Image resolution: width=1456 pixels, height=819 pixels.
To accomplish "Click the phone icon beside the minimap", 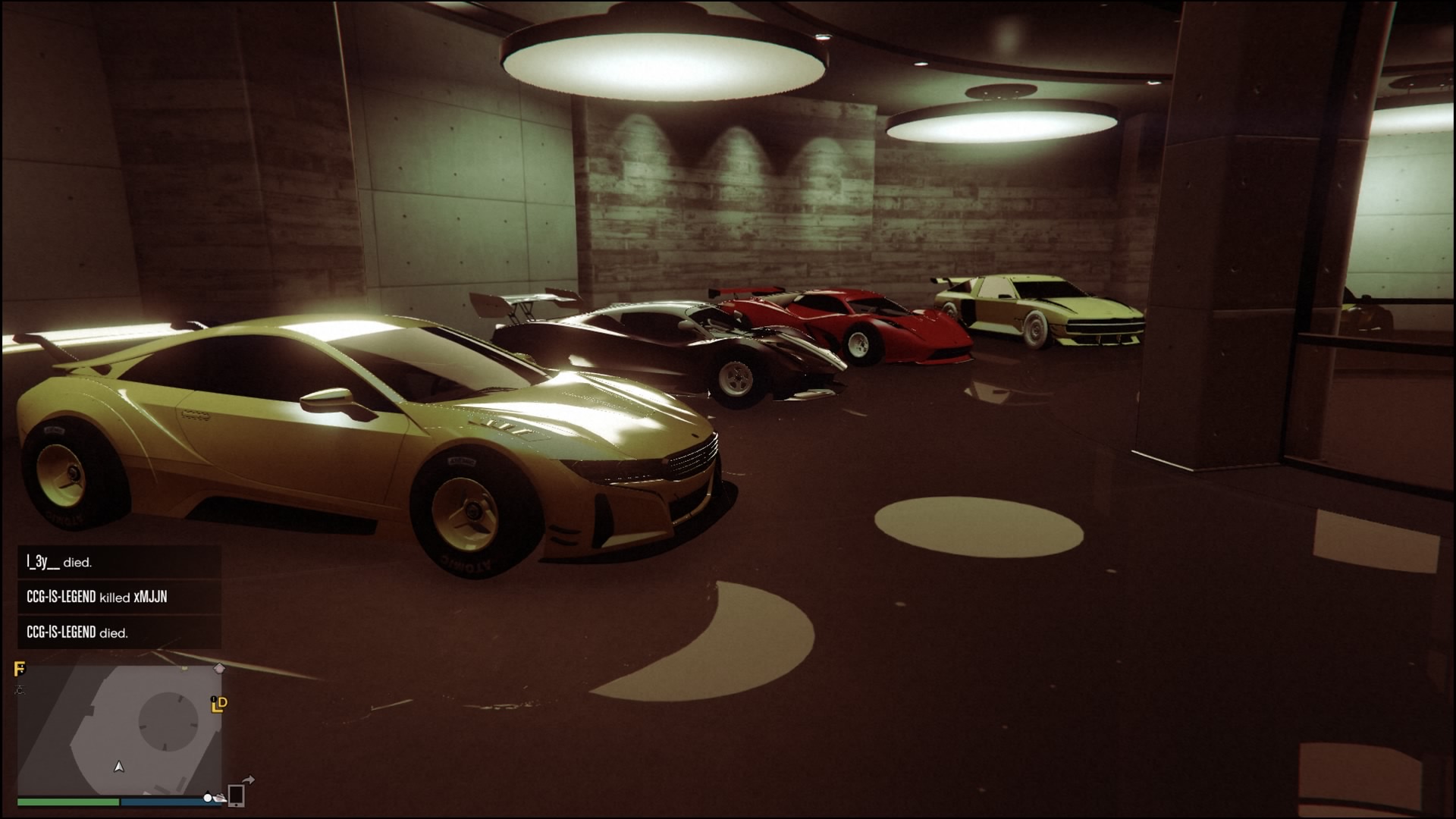I will coord(236,795).
